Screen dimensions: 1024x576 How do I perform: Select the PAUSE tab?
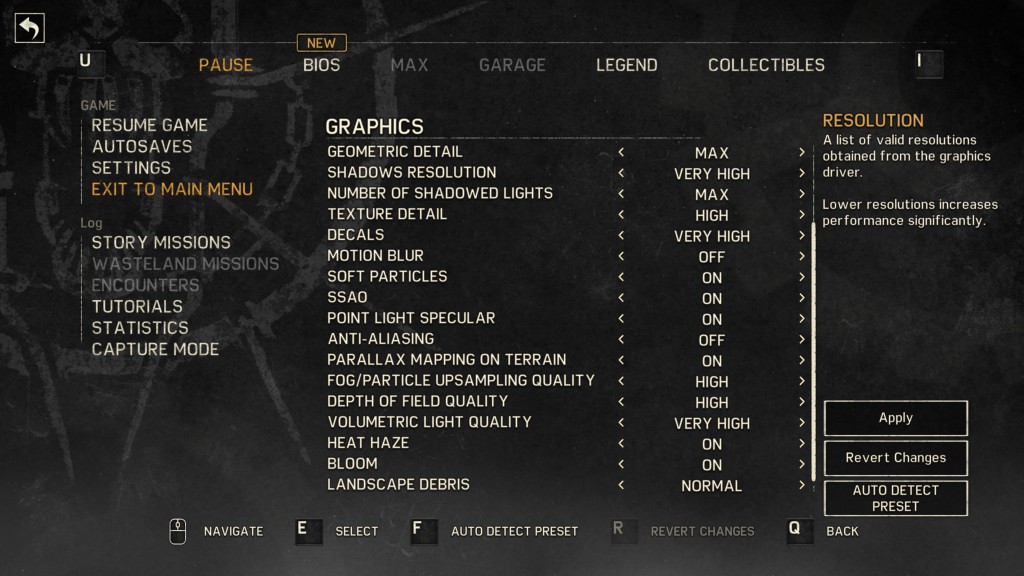[x=225, y=65]
